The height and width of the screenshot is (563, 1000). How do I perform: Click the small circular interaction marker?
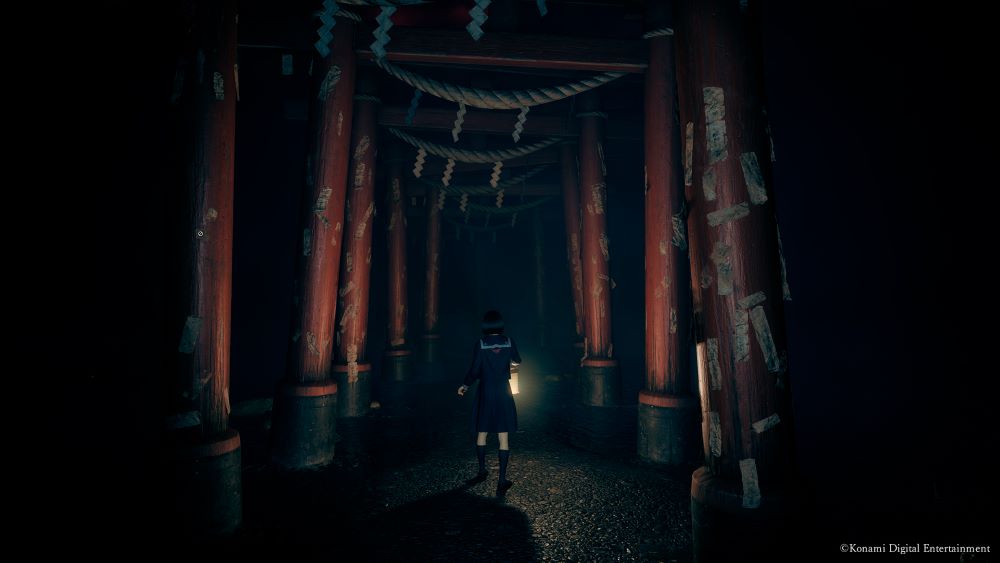[x=200, y=234]
